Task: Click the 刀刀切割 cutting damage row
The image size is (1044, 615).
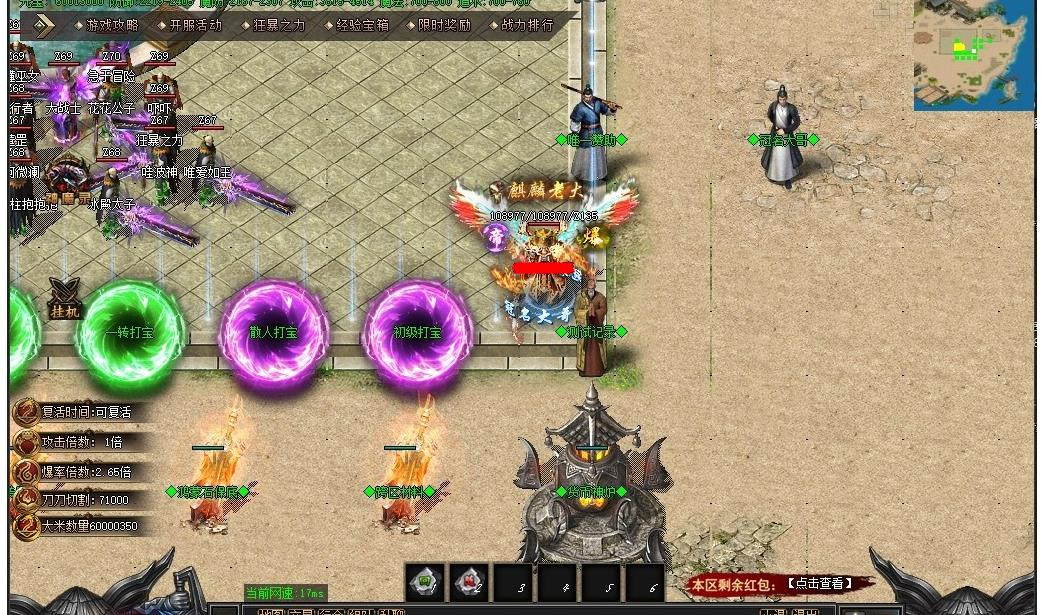Action: [85, 499]
